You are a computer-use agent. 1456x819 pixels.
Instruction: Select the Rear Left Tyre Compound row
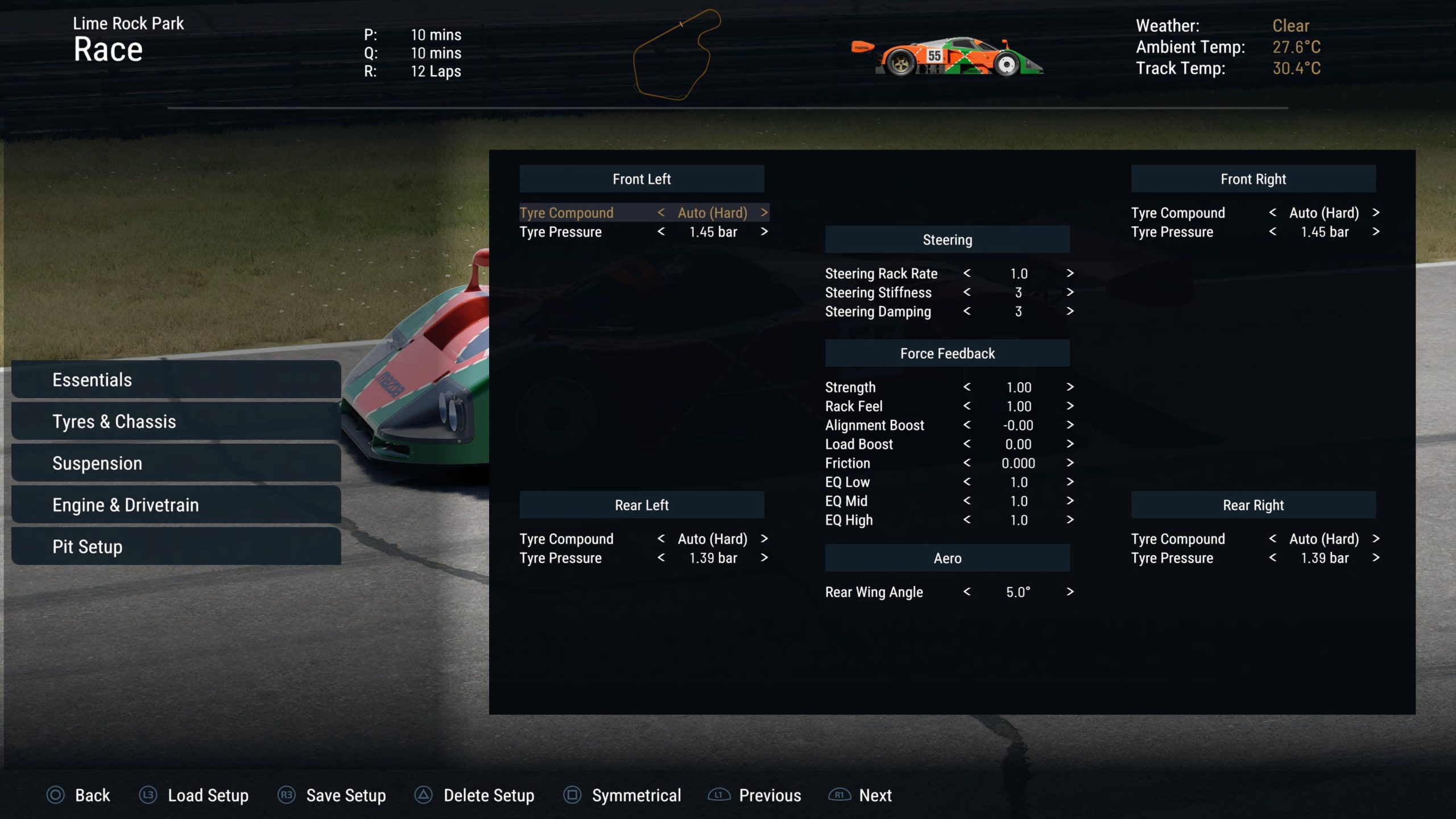point(566,539)
